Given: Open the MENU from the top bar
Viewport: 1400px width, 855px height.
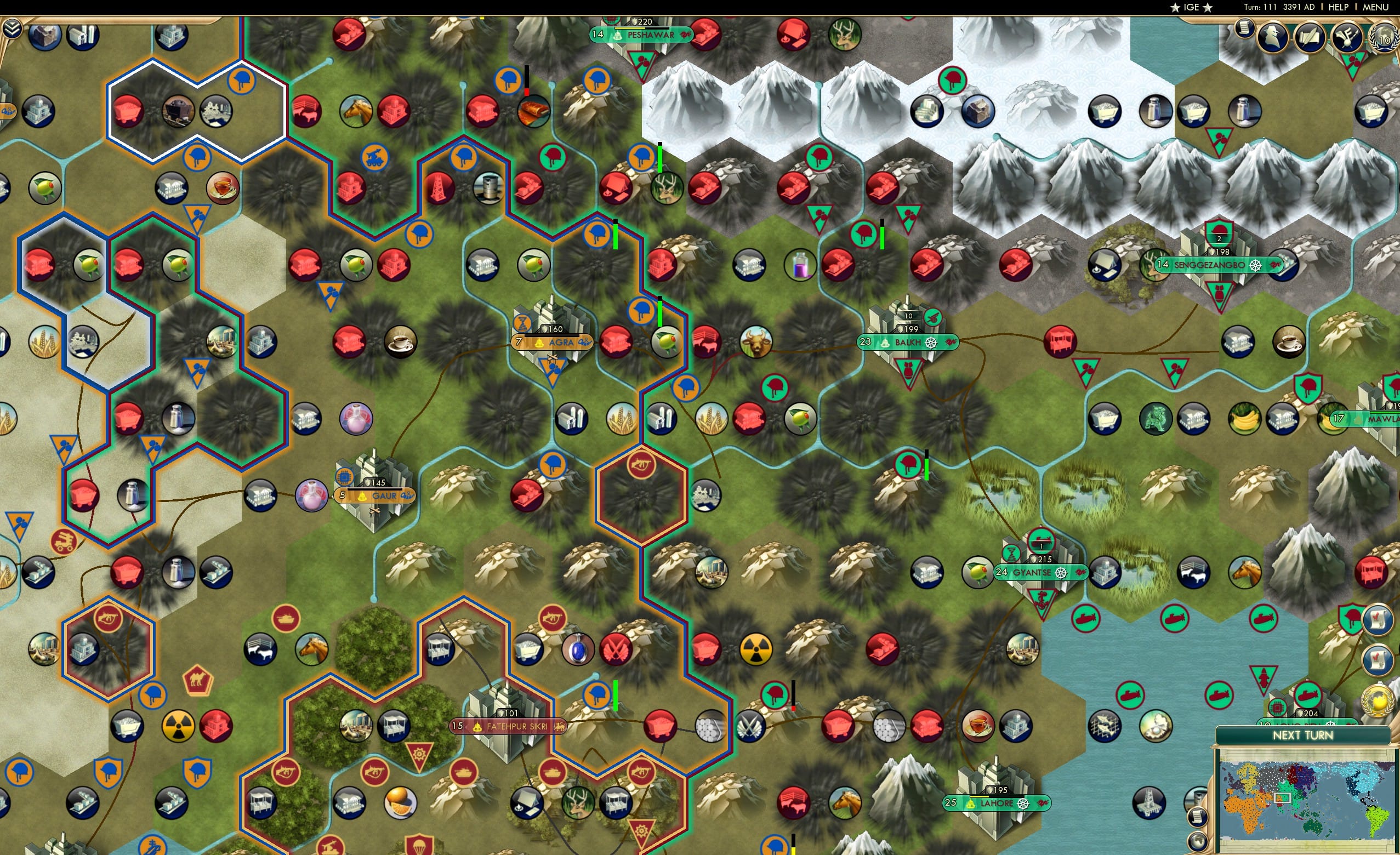Looking at the screenshot, I should [x=1375, y=7].
